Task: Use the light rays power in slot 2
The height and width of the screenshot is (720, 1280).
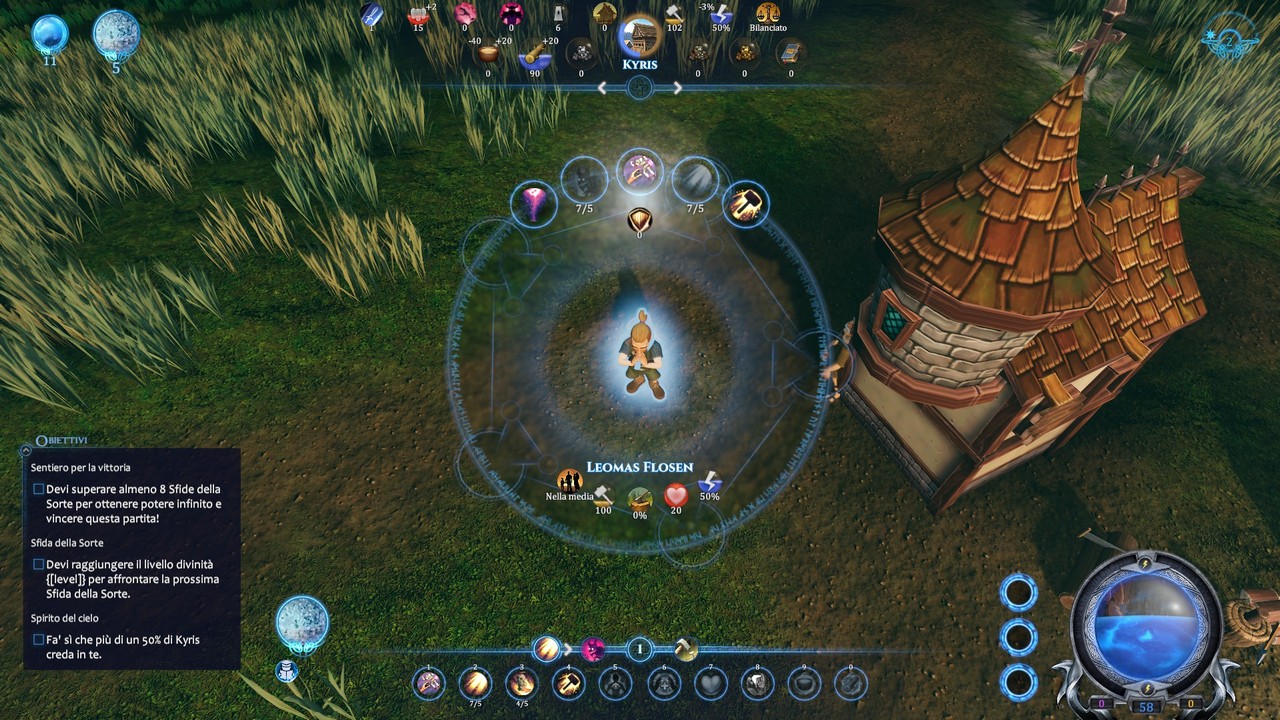Action: [476, 684]
